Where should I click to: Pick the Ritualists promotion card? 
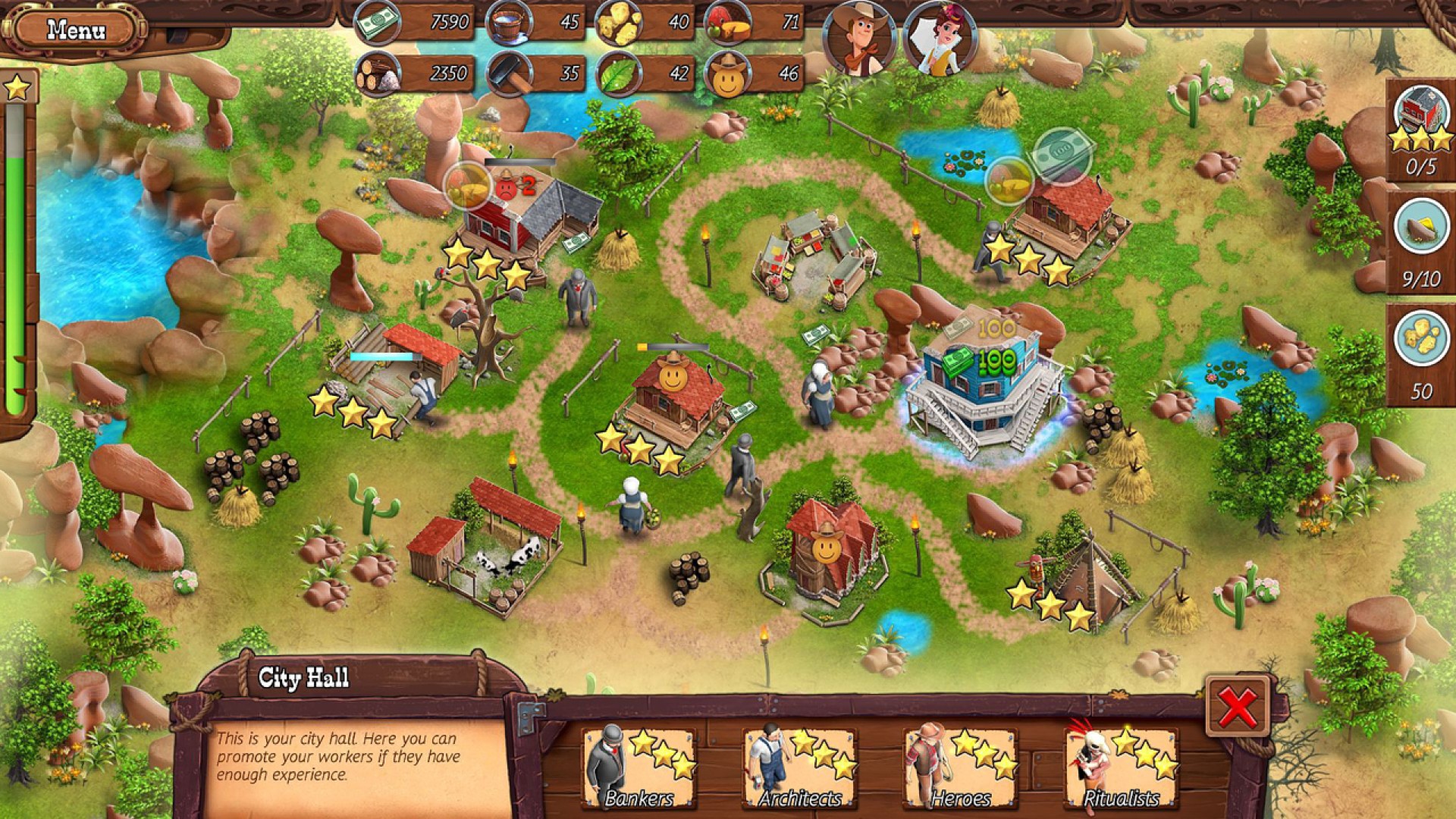pyautogui.click(x=1121, y=767)
